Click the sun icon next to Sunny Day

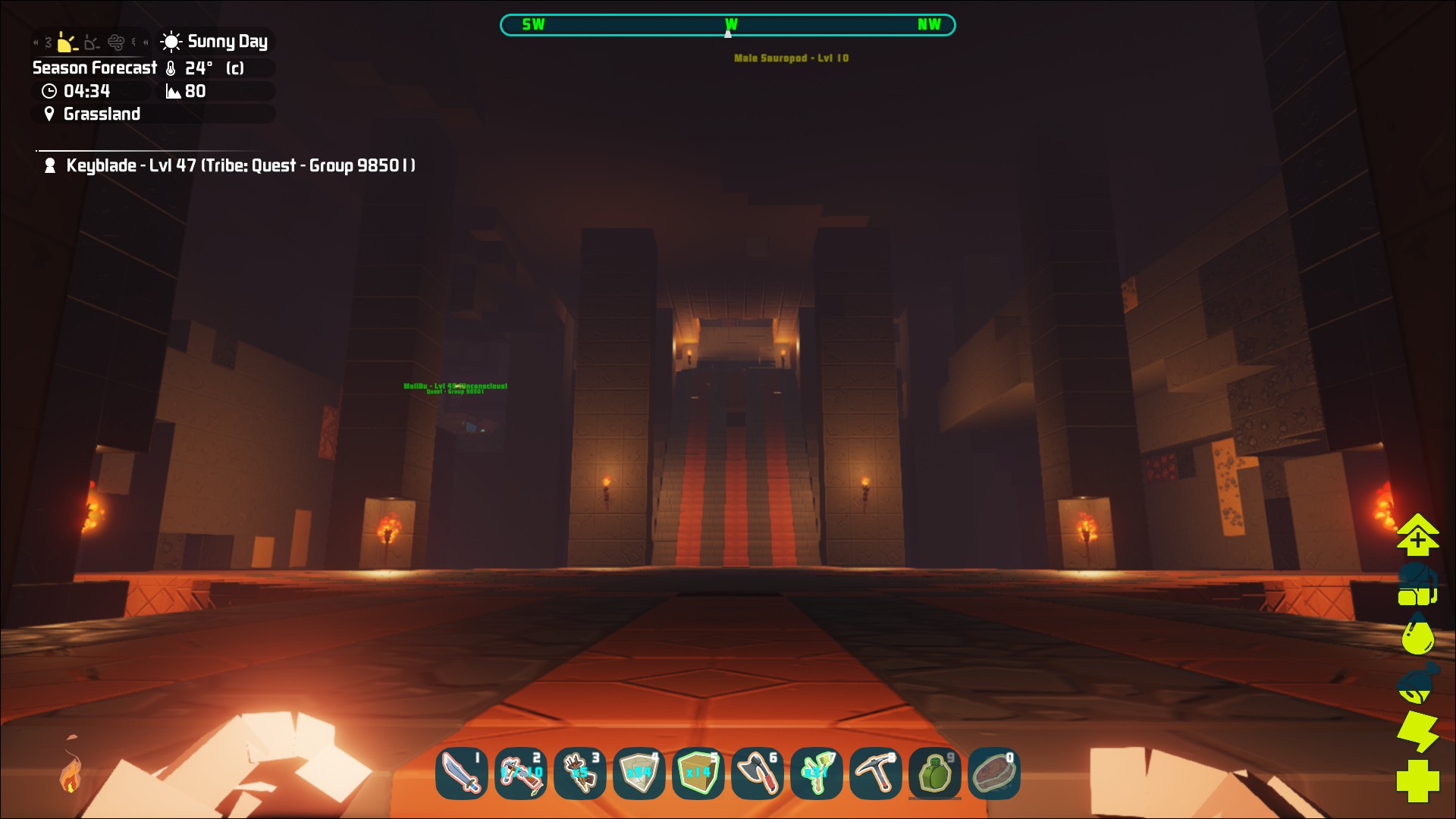pos(171,42)
